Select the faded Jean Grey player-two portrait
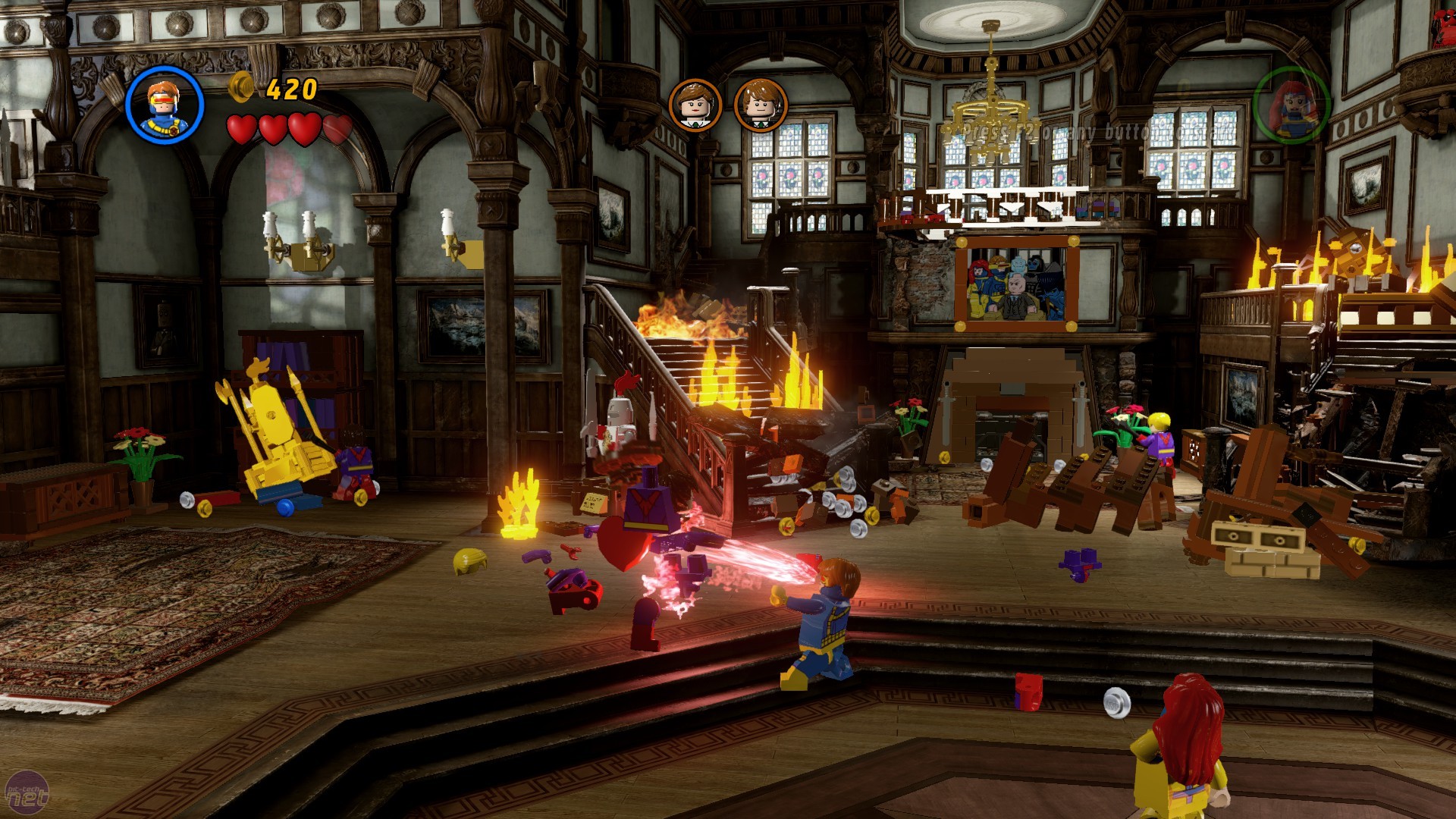This screenshot has width=1456, height=819. (x=1291, y=105)
